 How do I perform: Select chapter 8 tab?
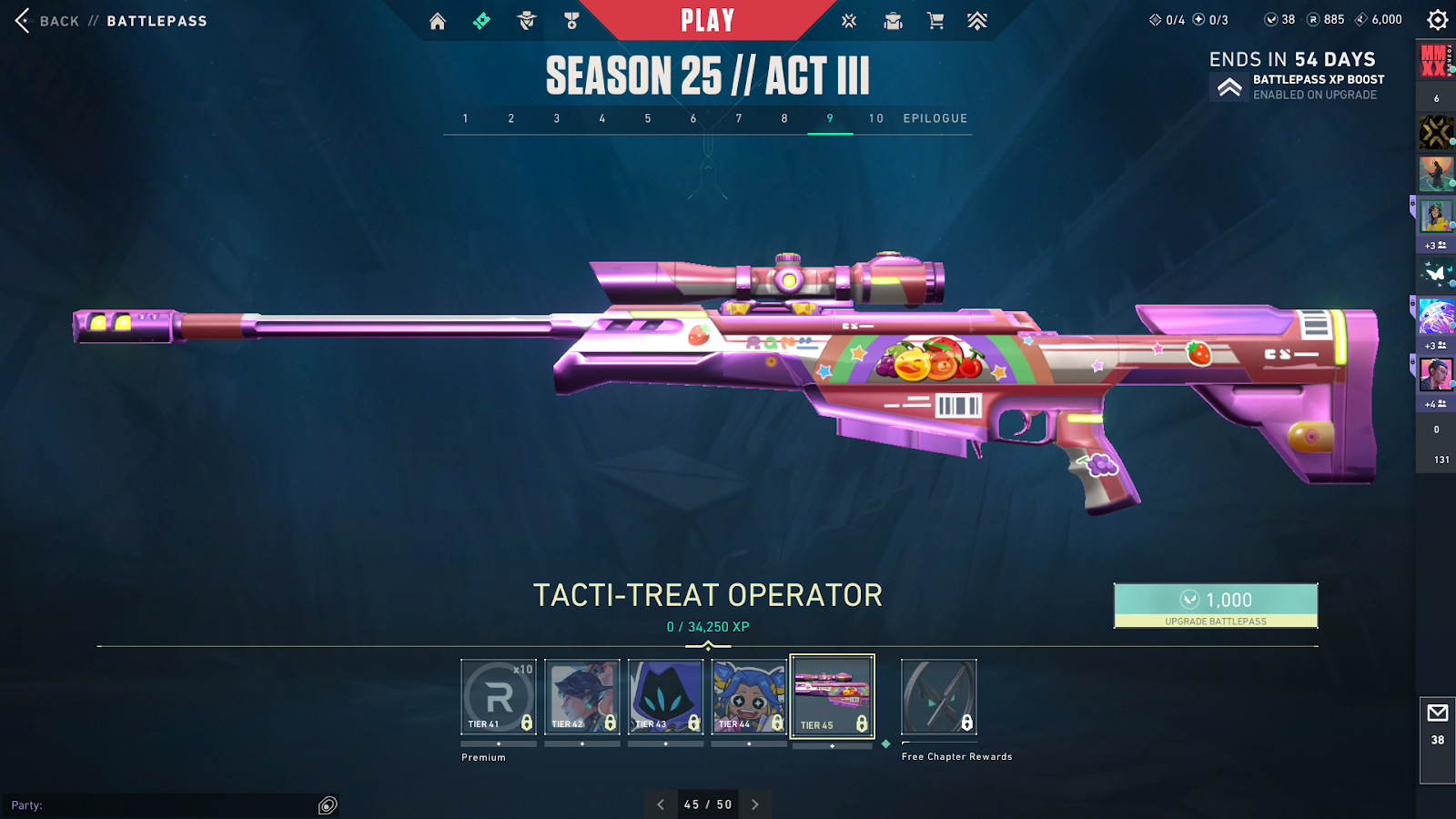pyautogui.click(x=784, y=118)
